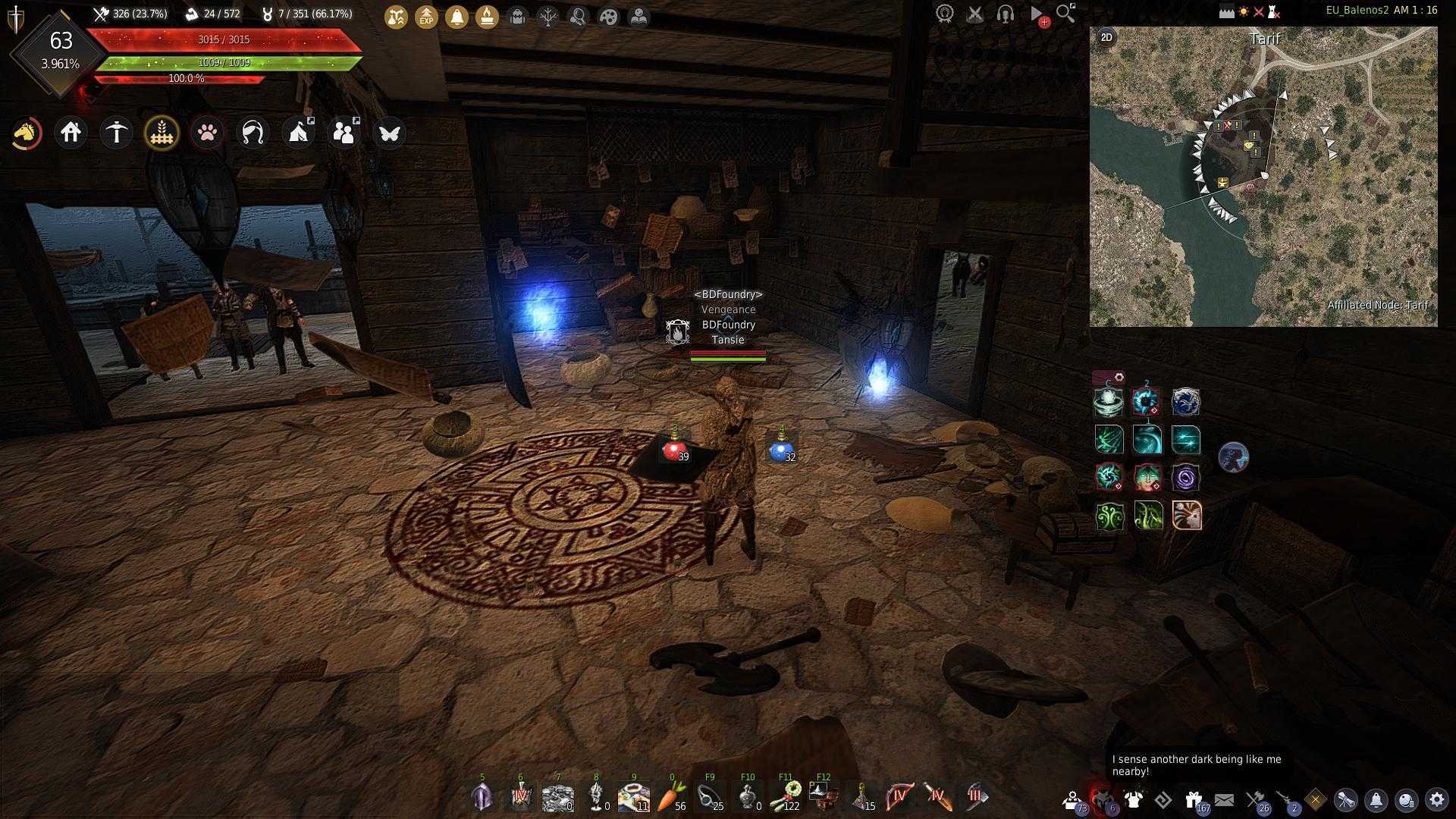Click the white butterfly fairy icon

coord(389,133)
